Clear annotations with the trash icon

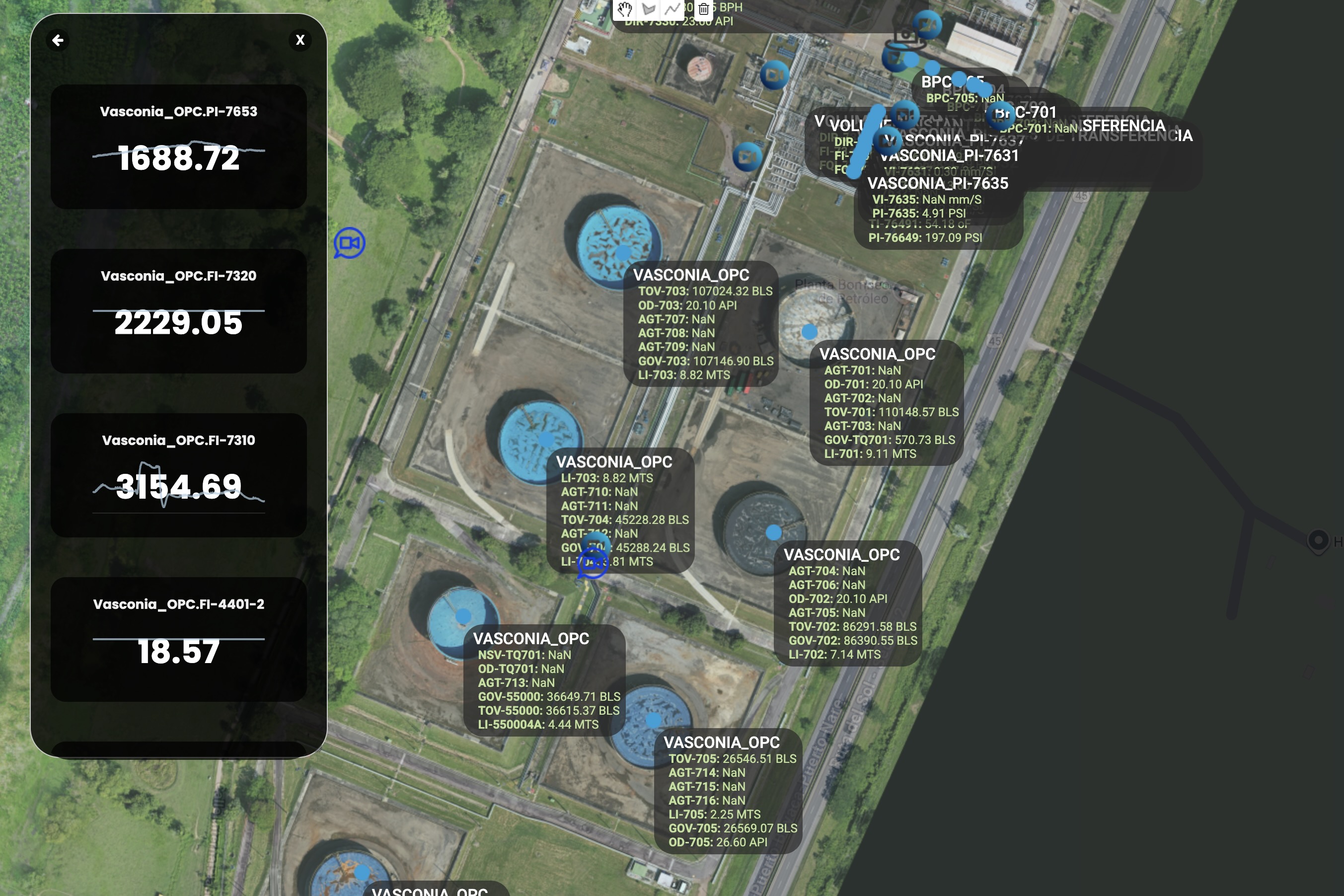click(704, 10)
